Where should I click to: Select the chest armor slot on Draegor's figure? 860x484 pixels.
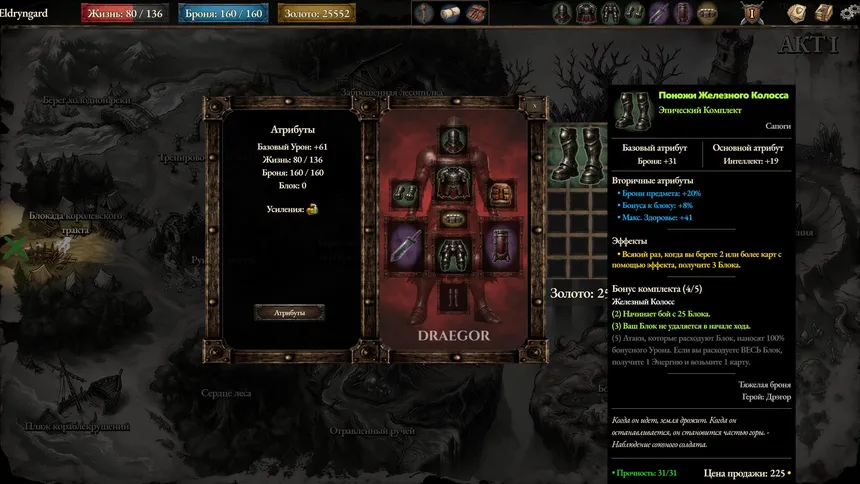(453, 181)
